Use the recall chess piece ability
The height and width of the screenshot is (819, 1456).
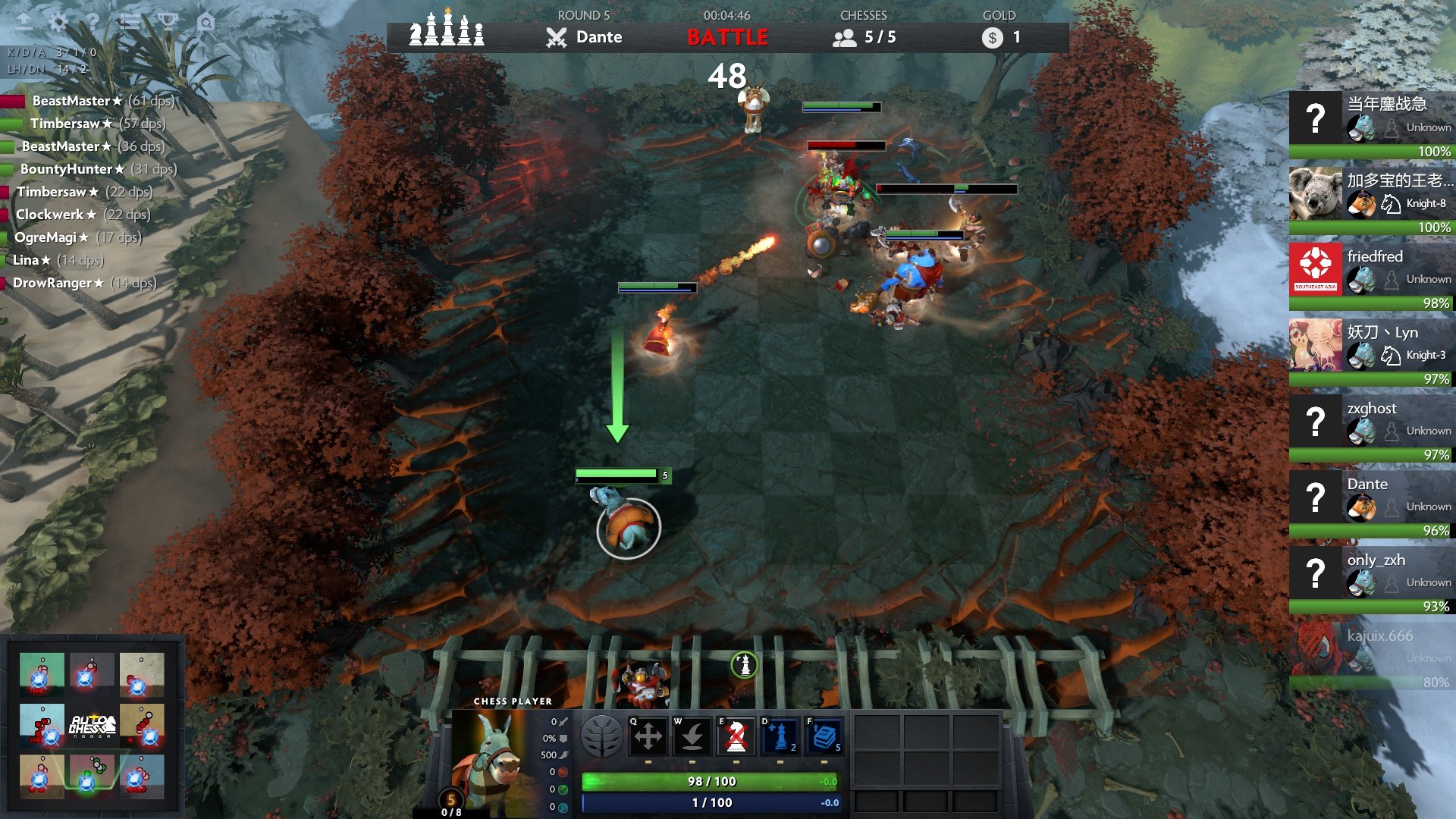[692, 736]
